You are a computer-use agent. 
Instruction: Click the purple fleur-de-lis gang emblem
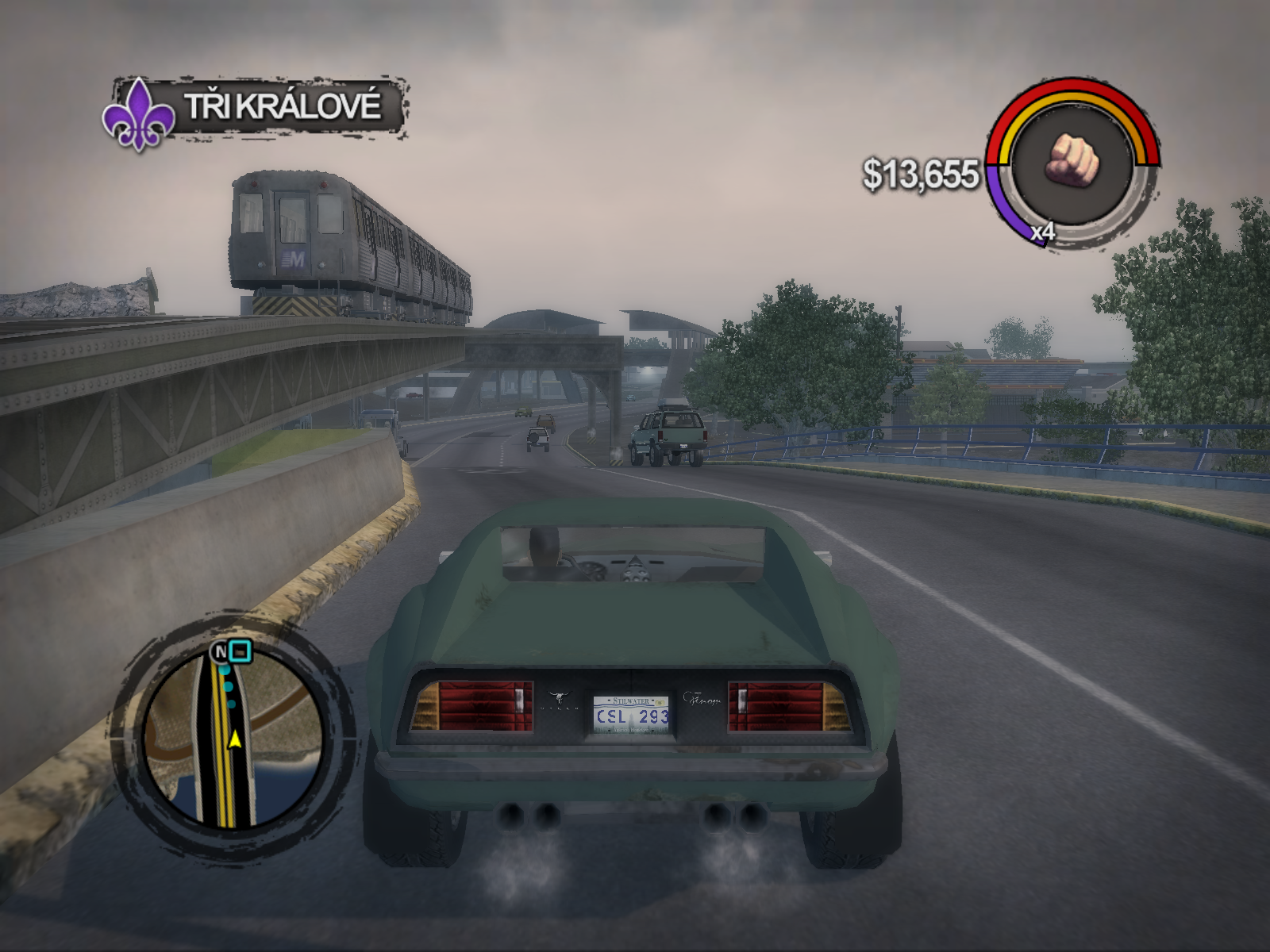point(139,113)
